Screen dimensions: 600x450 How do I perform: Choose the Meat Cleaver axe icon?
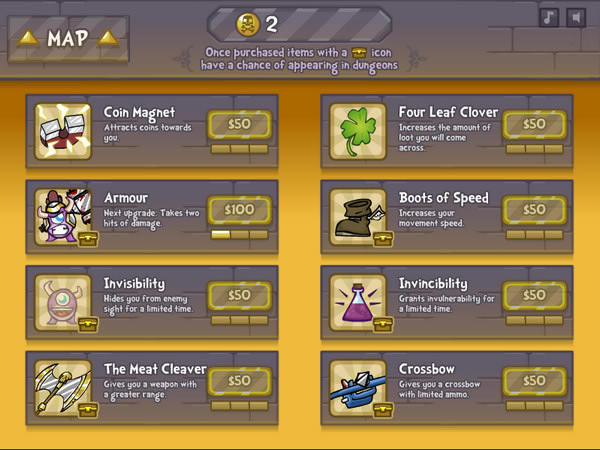tap(64, 387)
